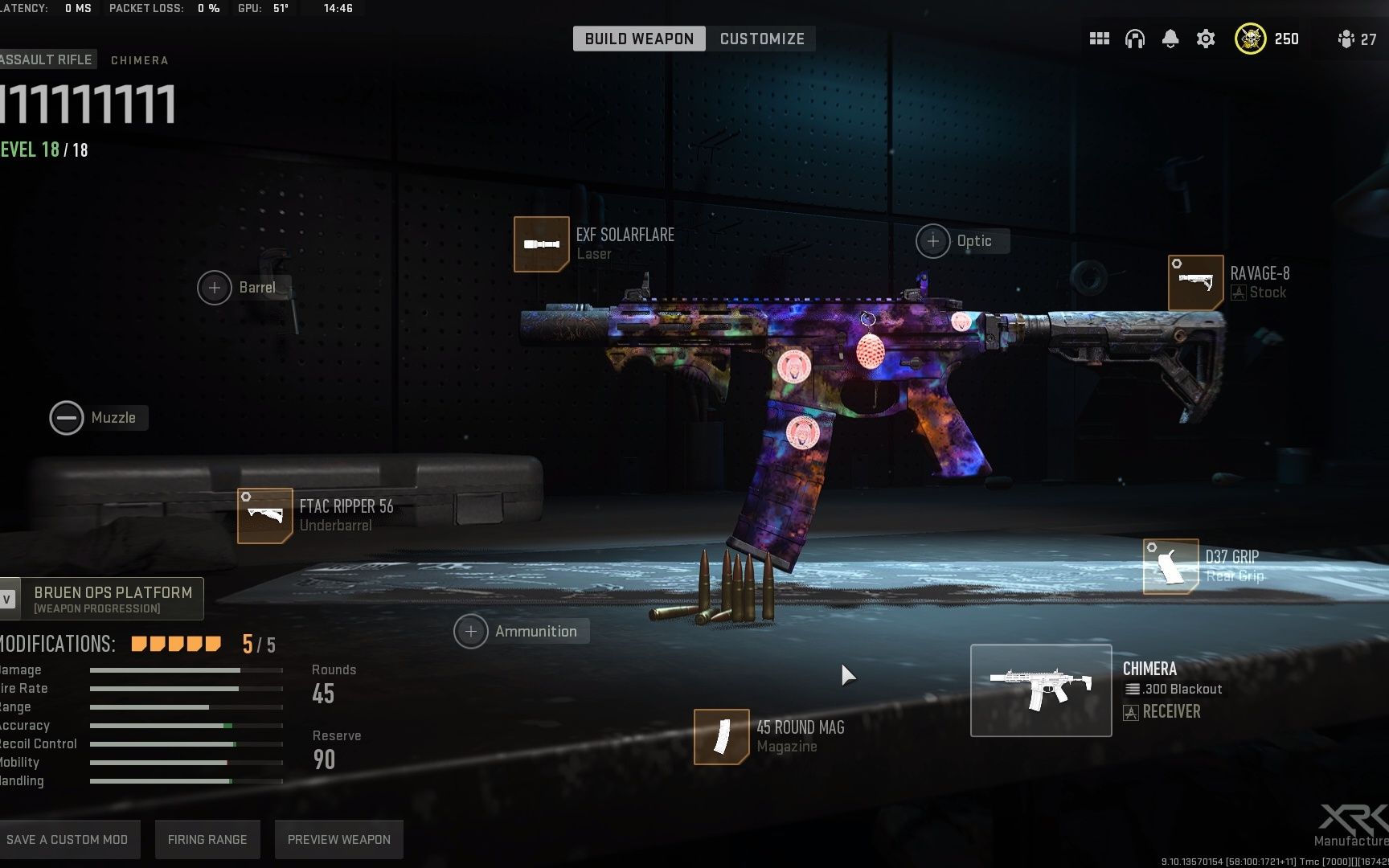Show notifications with the bell icon
1389x868 pixels.
(x=1170, y=39)
